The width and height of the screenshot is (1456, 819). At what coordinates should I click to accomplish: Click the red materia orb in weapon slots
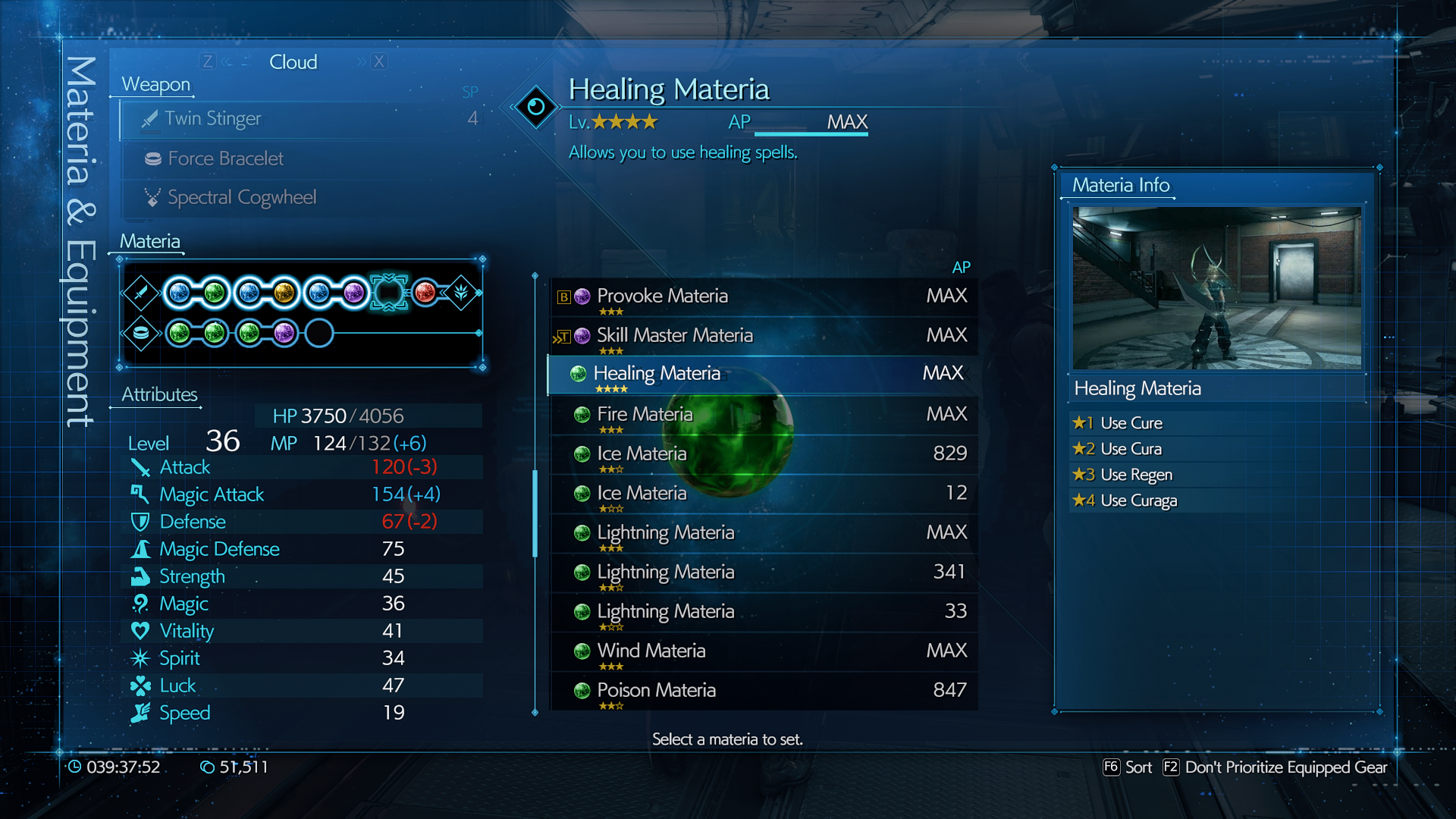click(x=425, y=293)
